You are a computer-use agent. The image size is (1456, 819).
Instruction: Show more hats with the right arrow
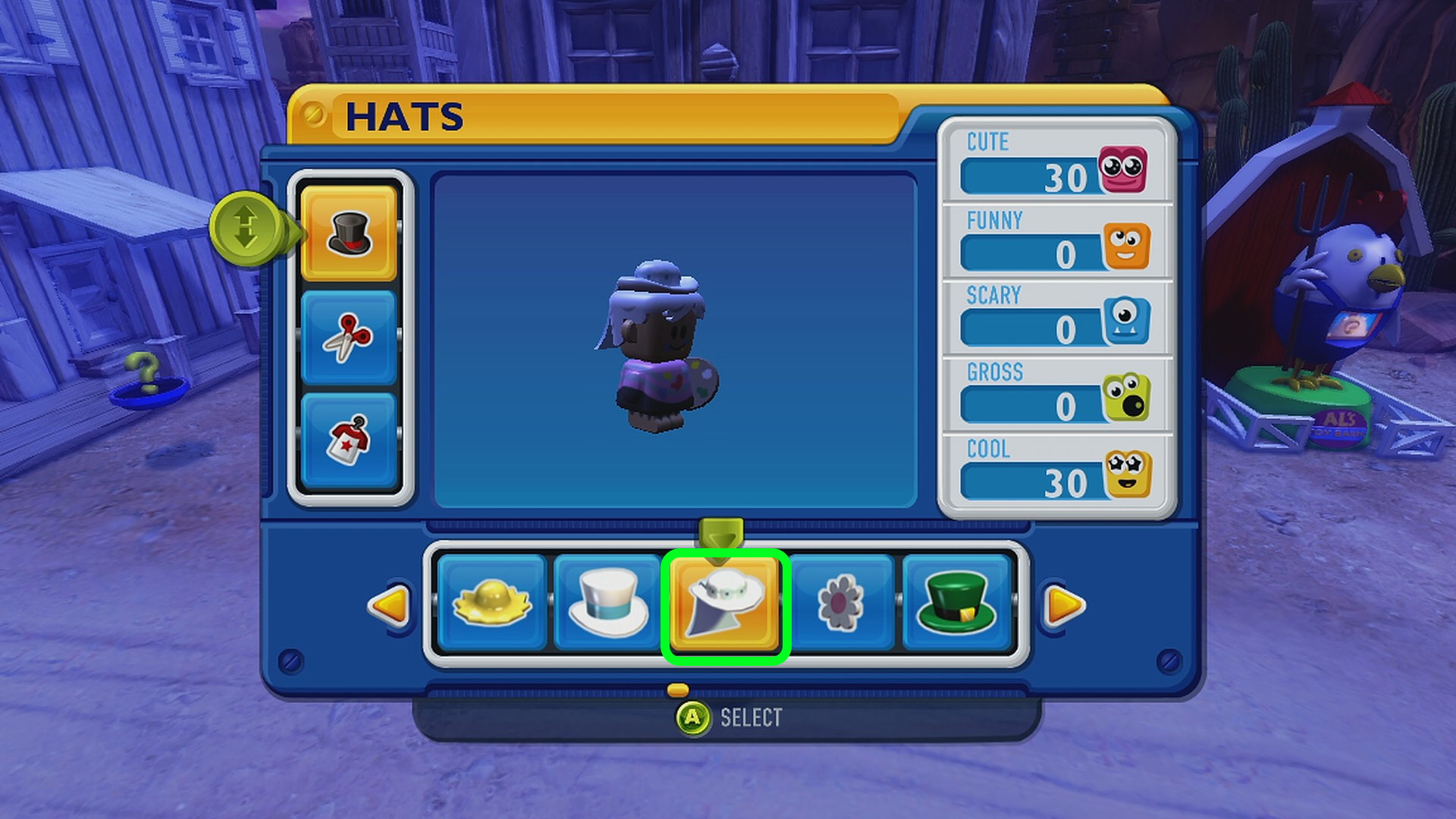1064,605
